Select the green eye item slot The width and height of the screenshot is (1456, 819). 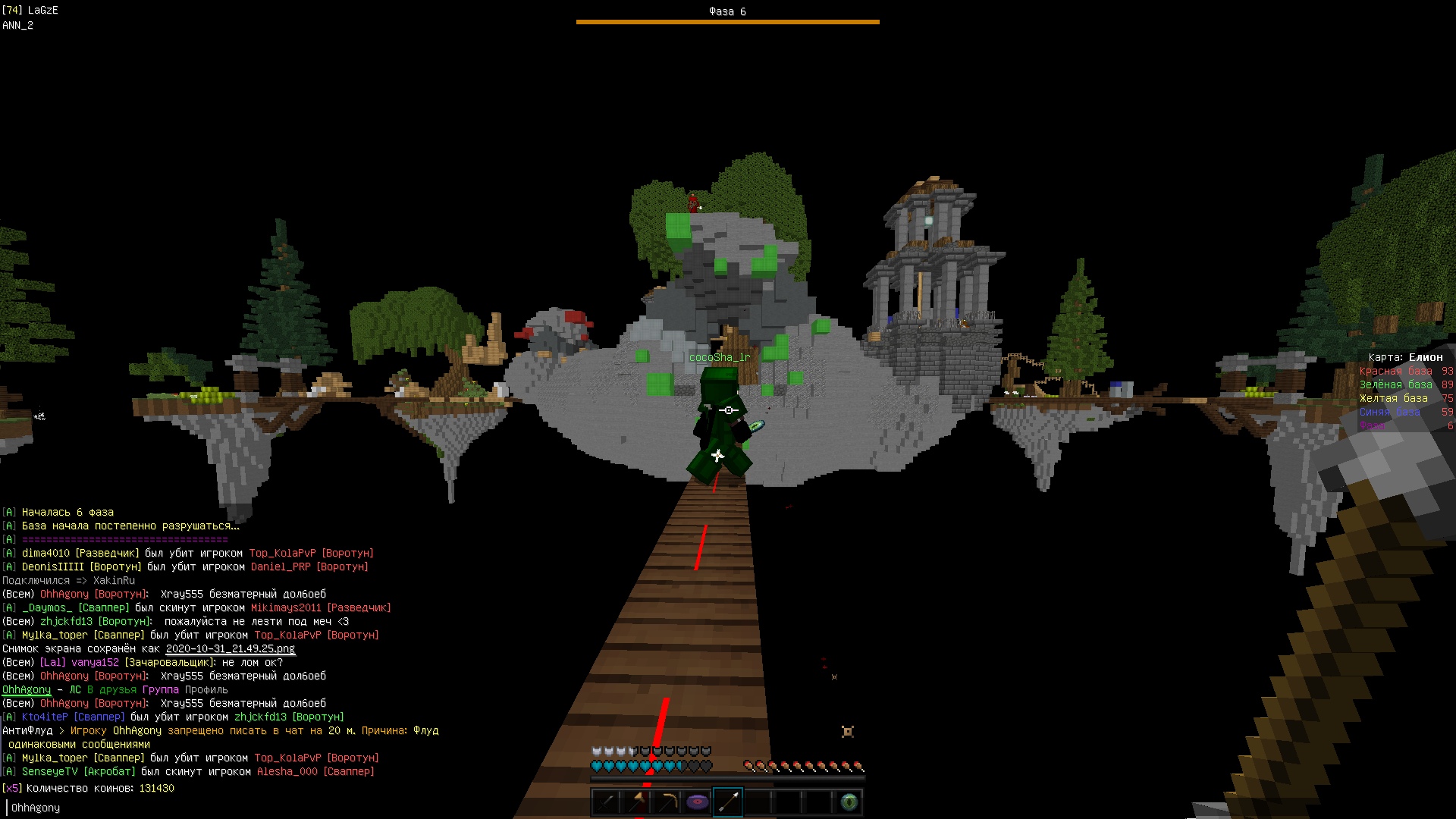tap(849, 802)
